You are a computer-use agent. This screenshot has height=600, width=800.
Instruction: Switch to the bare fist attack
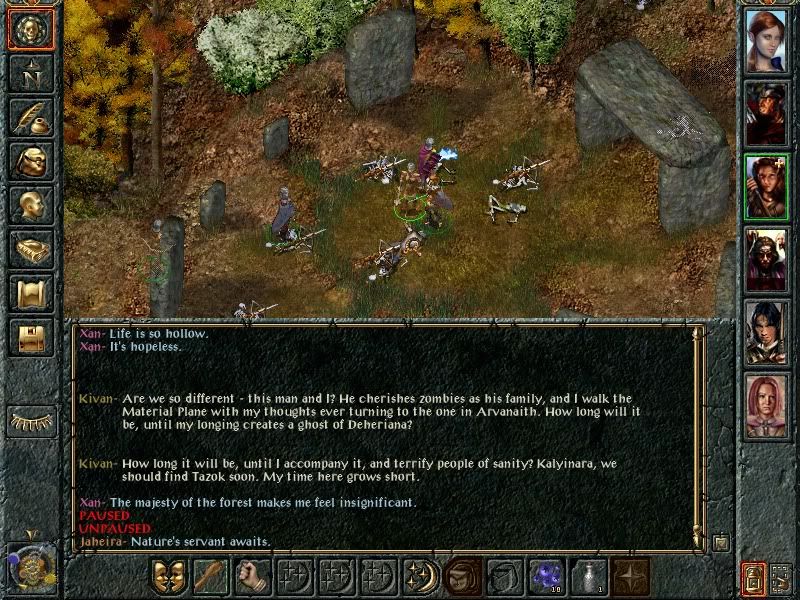pos(252,578)
